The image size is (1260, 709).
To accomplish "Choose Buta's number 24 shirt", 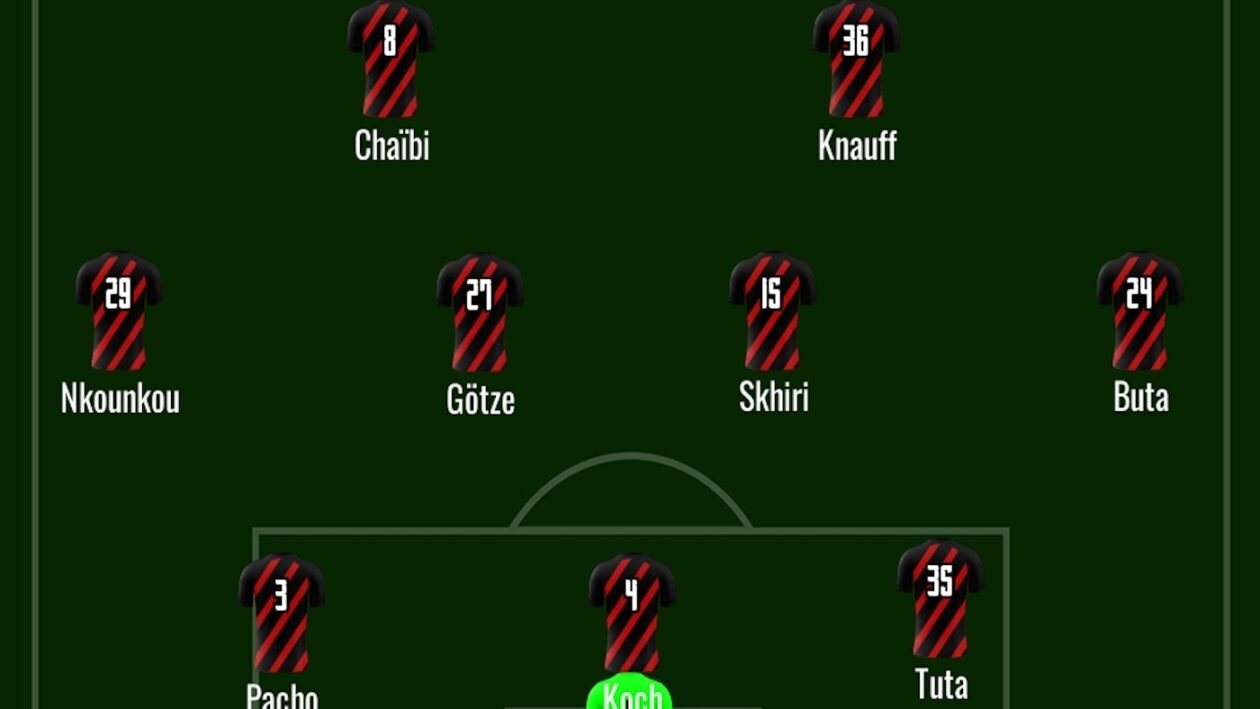I will [1140, 311].
